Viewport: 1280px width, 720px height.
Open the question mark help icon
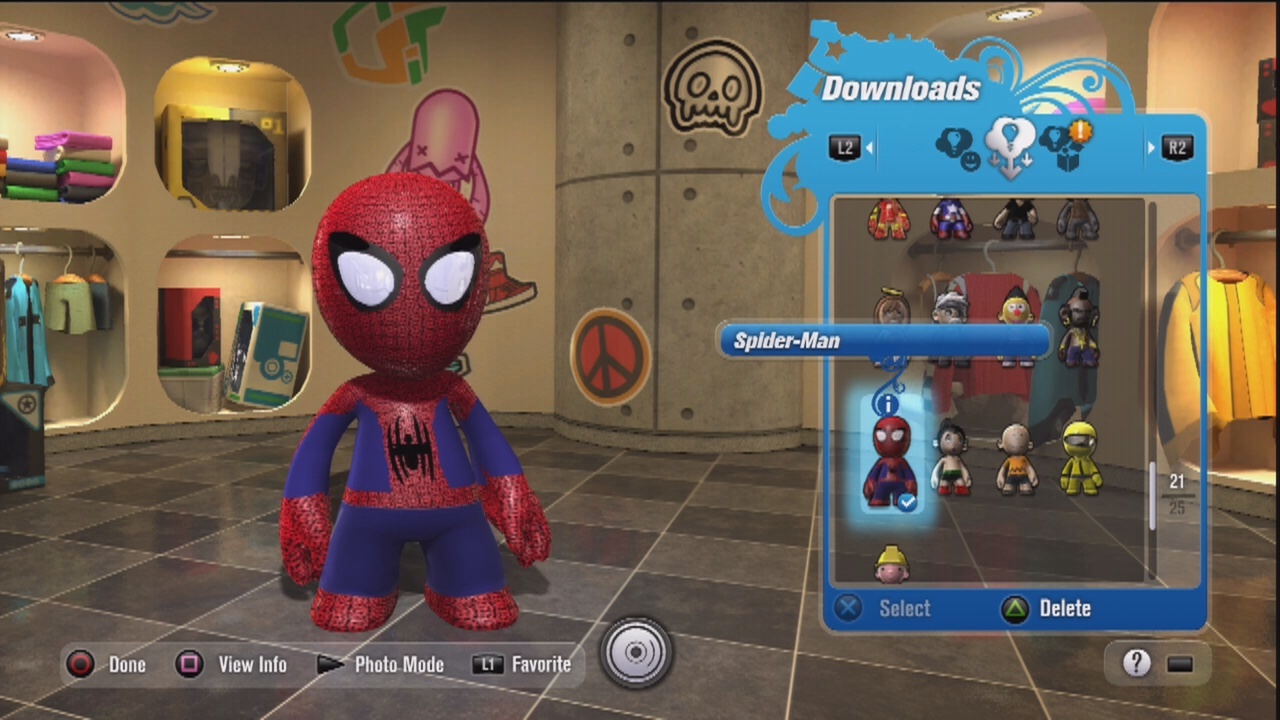(x=1136, y=663)
